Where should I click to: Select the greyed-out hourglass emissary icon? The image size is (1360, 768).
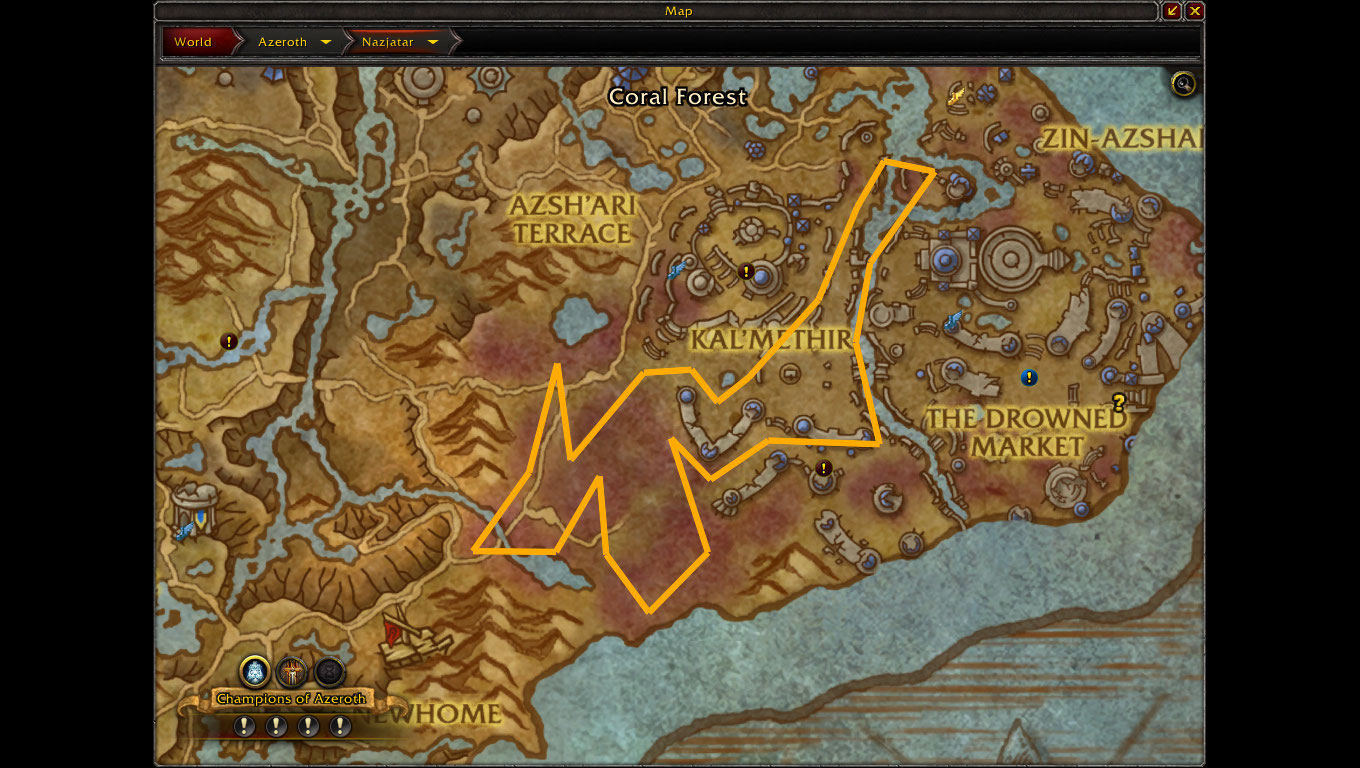pos(329,670)
